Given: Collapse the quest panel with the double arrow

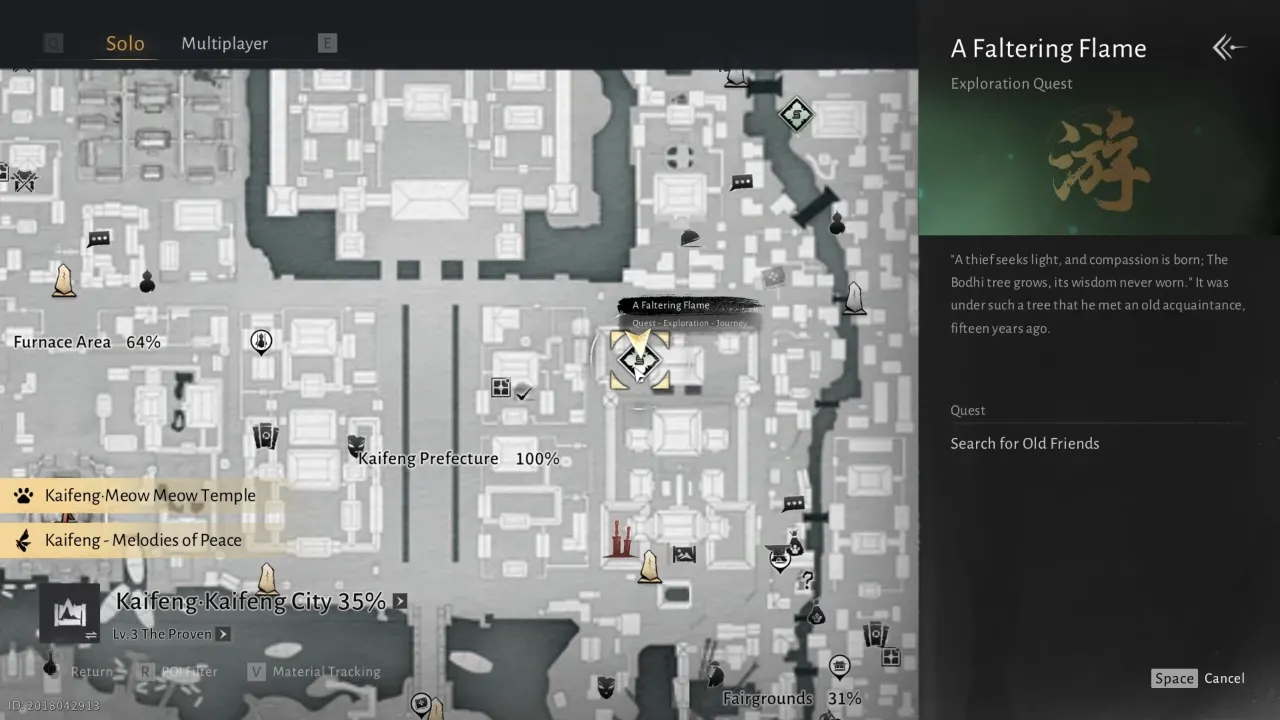Looking at the screenshot, I should 1228,47.
